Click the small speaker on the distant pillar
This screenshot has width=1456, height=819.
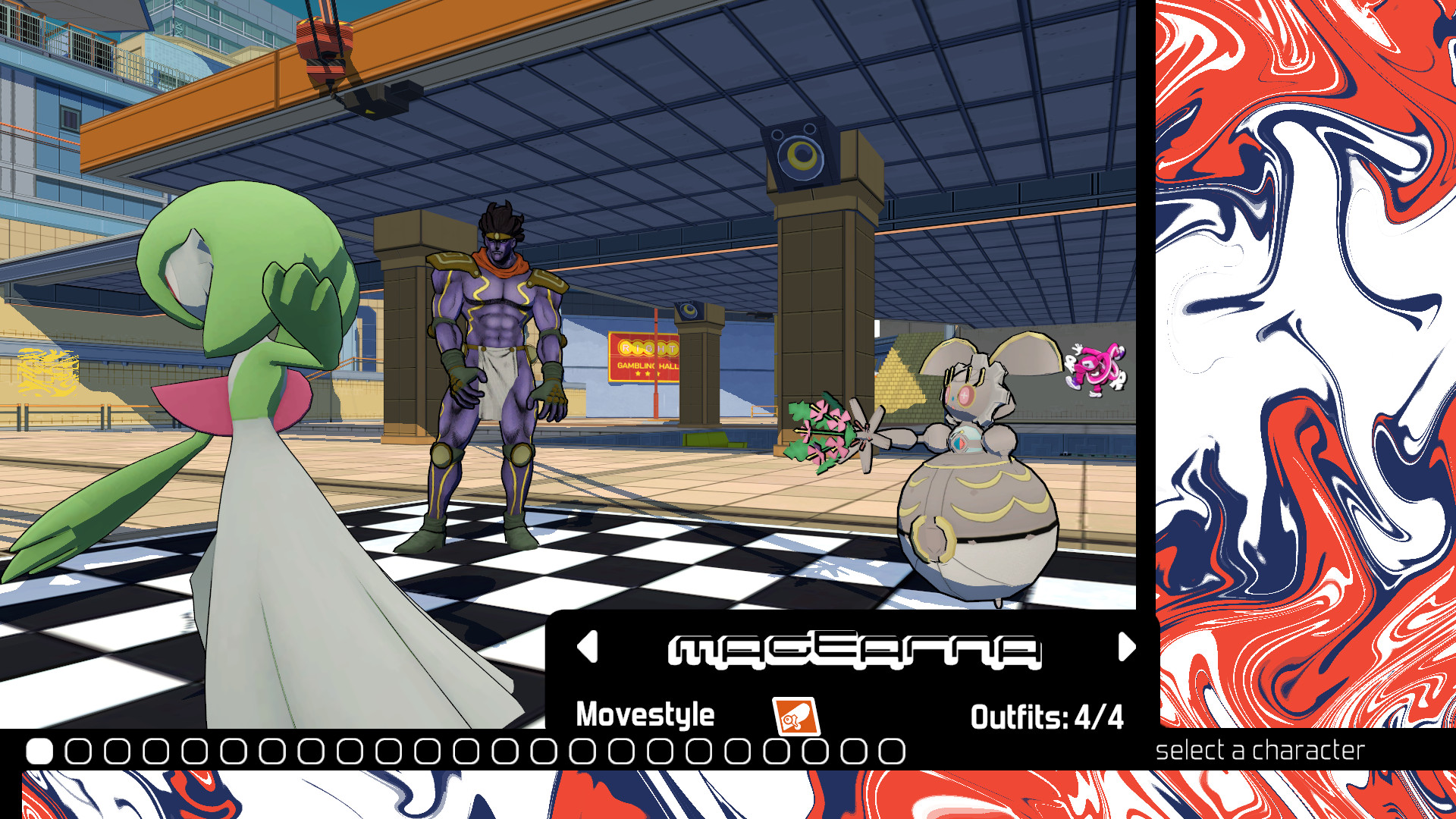click(x=689, y=311)
